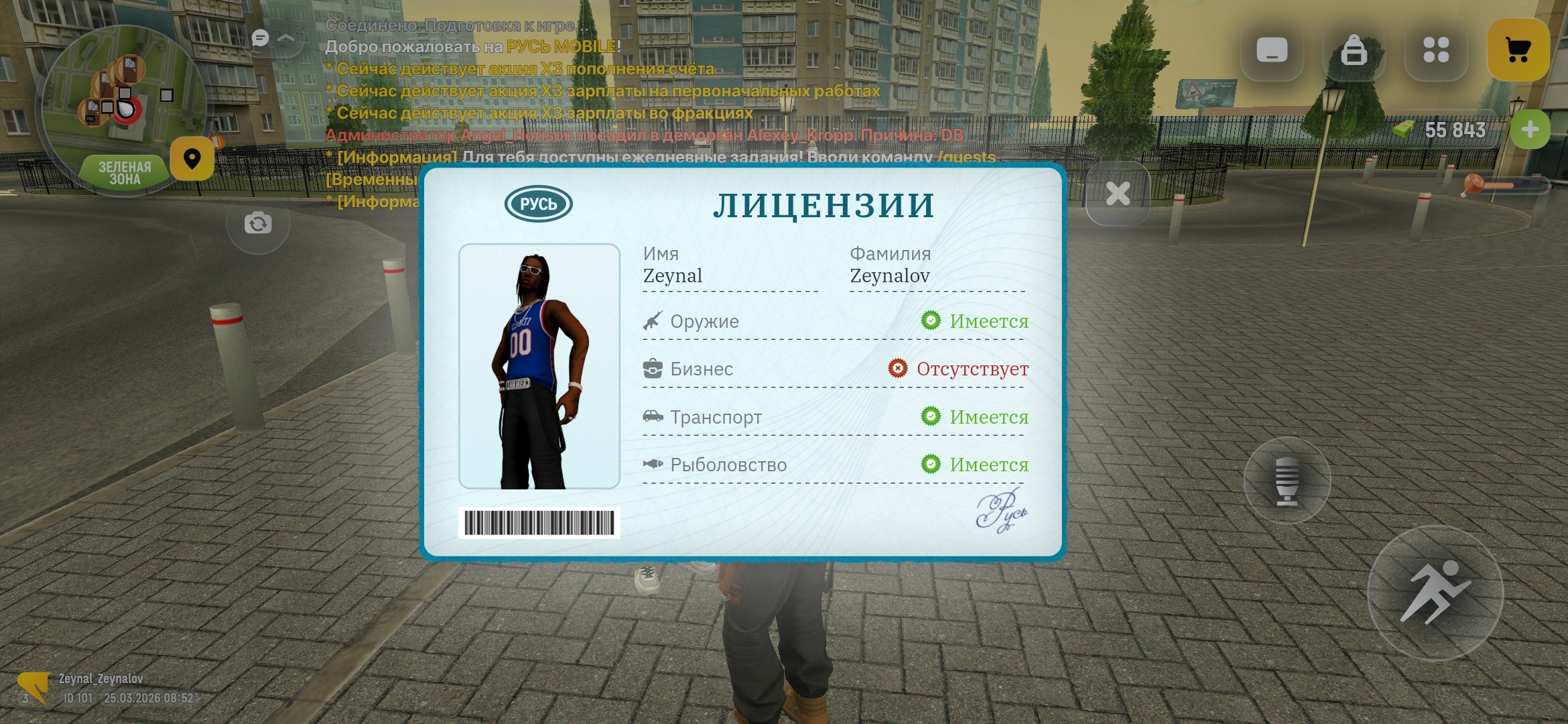Tap the sprint running-man button
The width and height of the screenshot is (1568, 724).
click(x=1435, y=593)
